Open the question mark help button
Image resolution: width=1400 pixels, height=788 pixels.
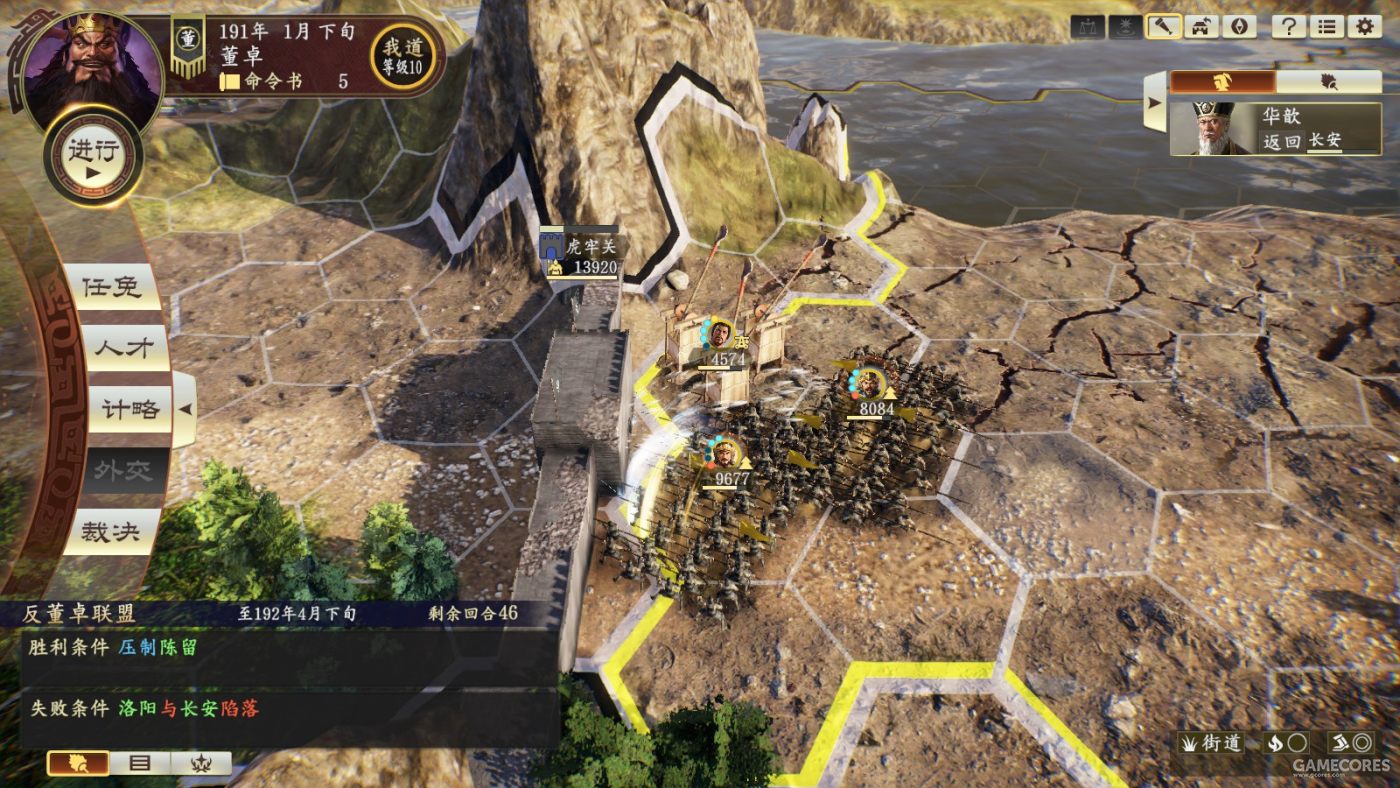click(x=1289, y=27)
